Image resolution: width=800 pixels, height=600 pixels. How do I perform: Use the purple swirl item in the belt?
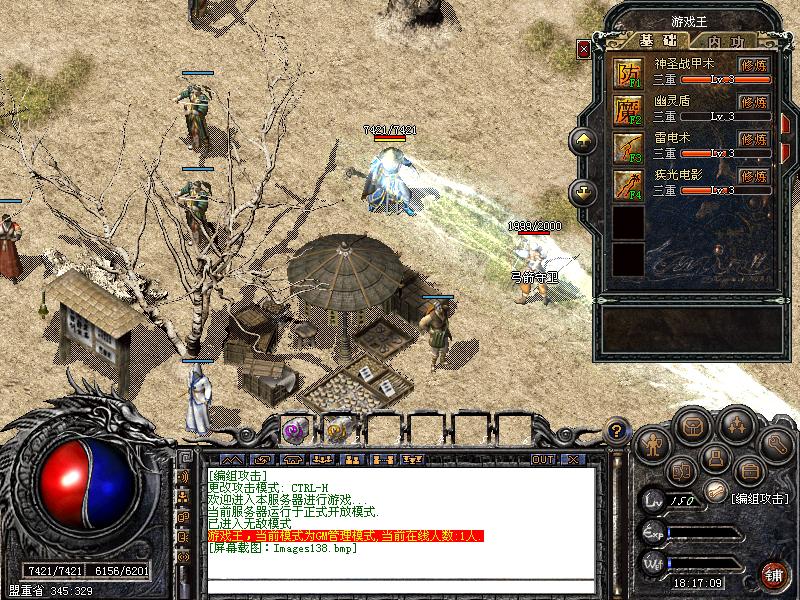tap(294, 428)
